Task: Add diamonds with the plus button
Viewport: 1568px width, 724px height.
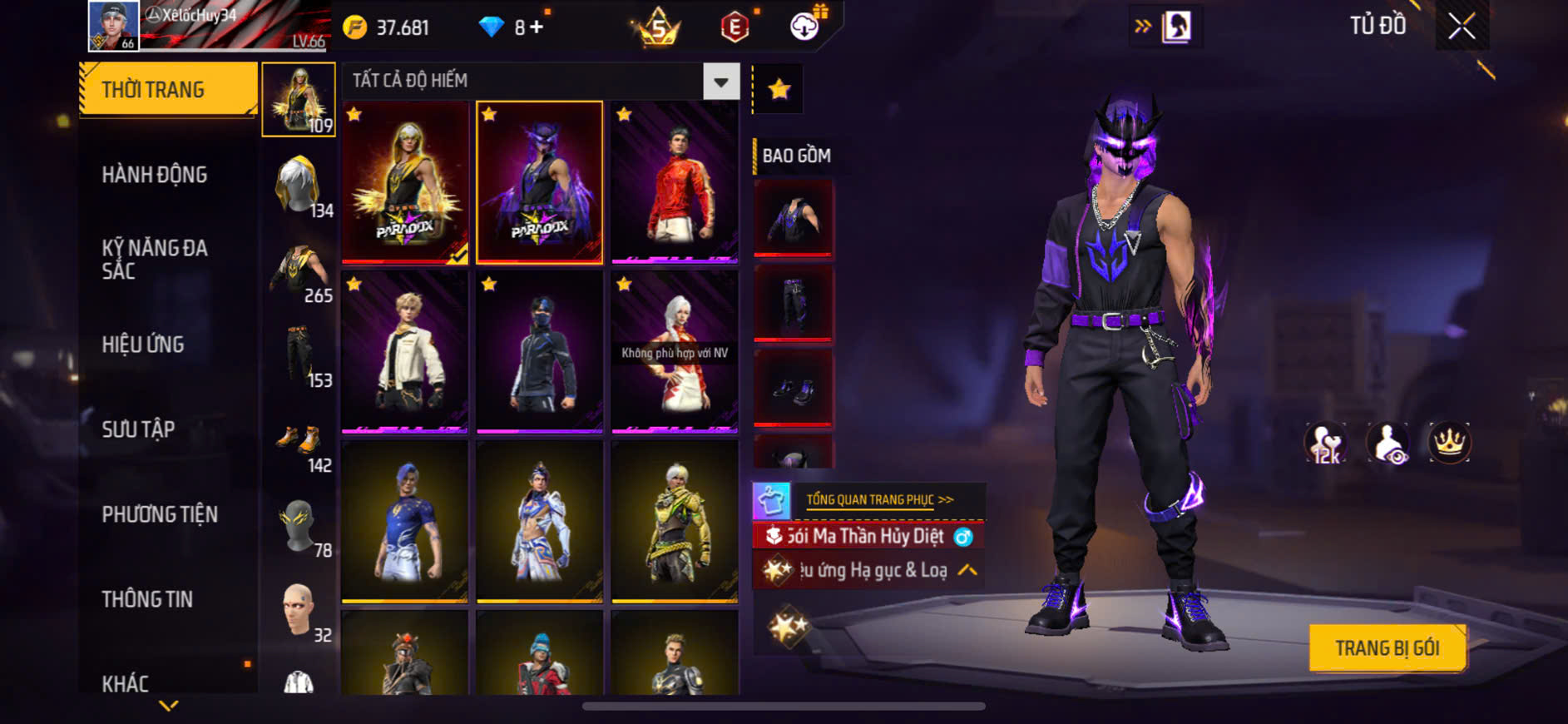Action: pyautogui.click(x=537, y=27)
